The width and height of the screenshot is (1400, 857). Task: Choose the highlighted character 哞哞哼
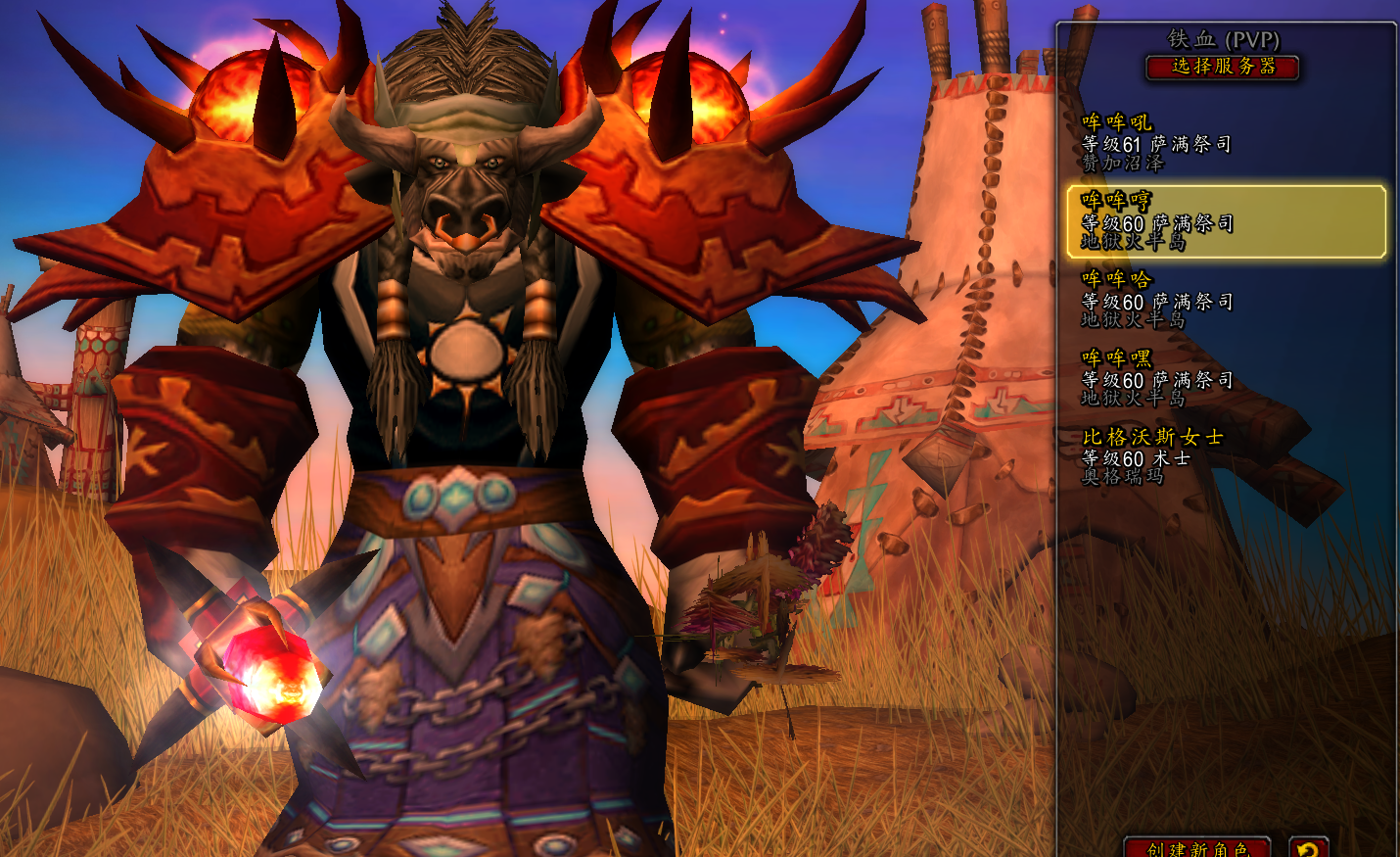tap(1226, 222)
